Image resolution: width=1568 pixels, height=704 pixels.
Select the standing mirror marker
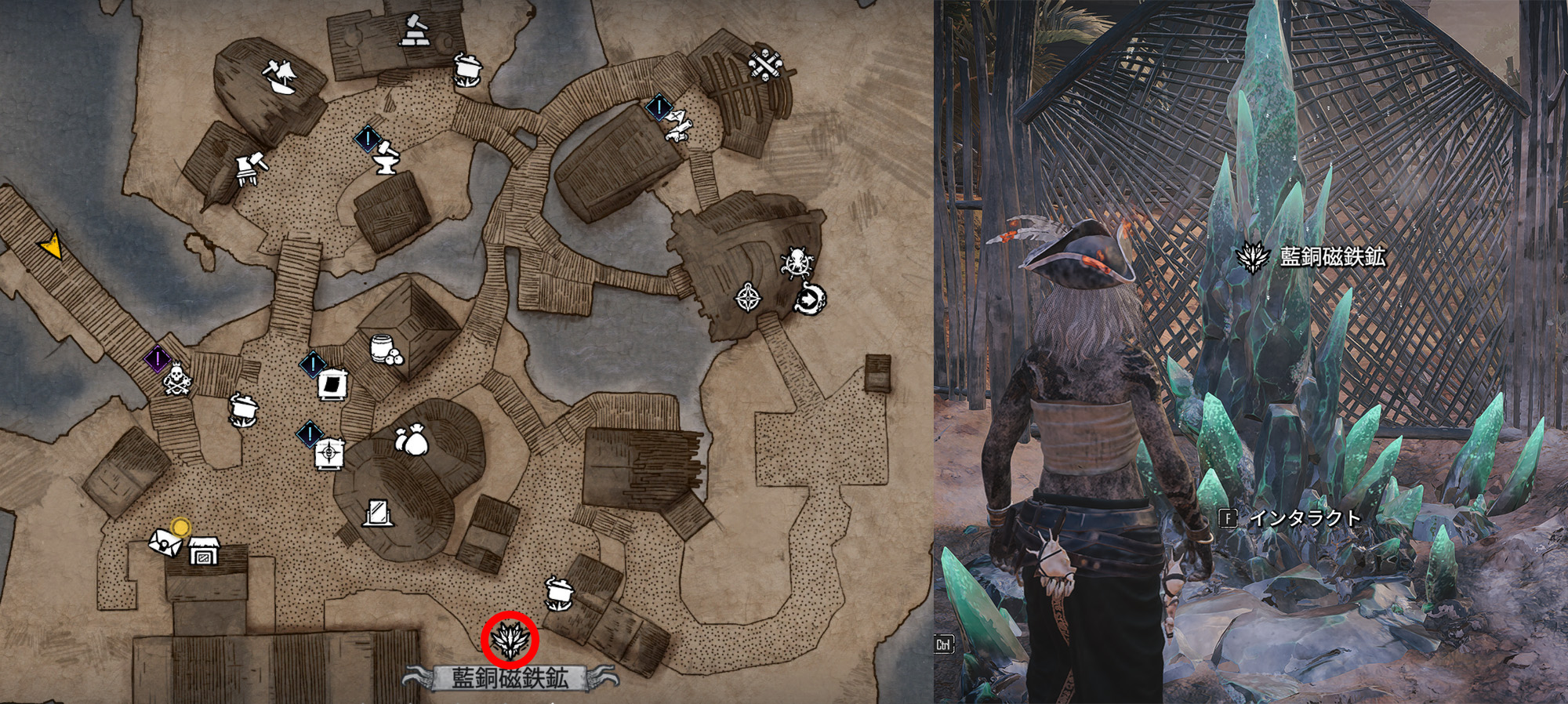coord(378,512)
